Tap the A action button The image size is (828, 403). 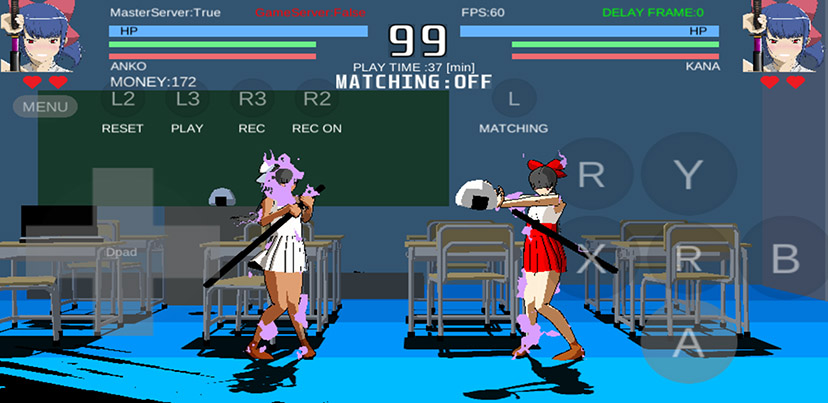[x=687, y=341]
